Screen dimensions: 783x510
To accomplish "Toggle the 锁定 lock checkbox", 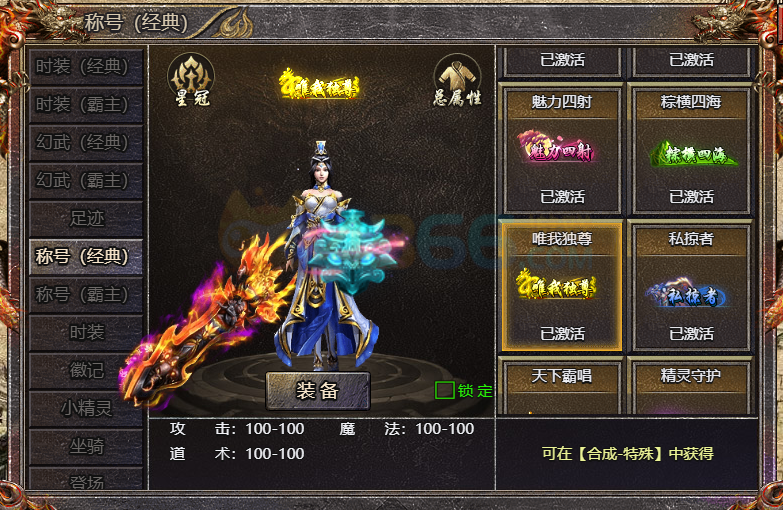I will [x=445, y=390].
